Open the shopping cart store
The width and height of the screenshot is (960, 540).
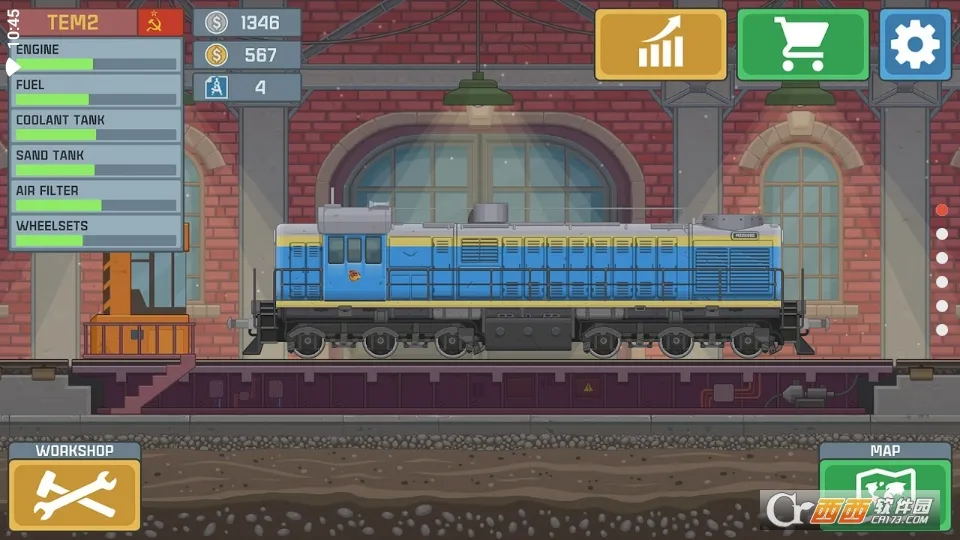[x=803, y=45]
